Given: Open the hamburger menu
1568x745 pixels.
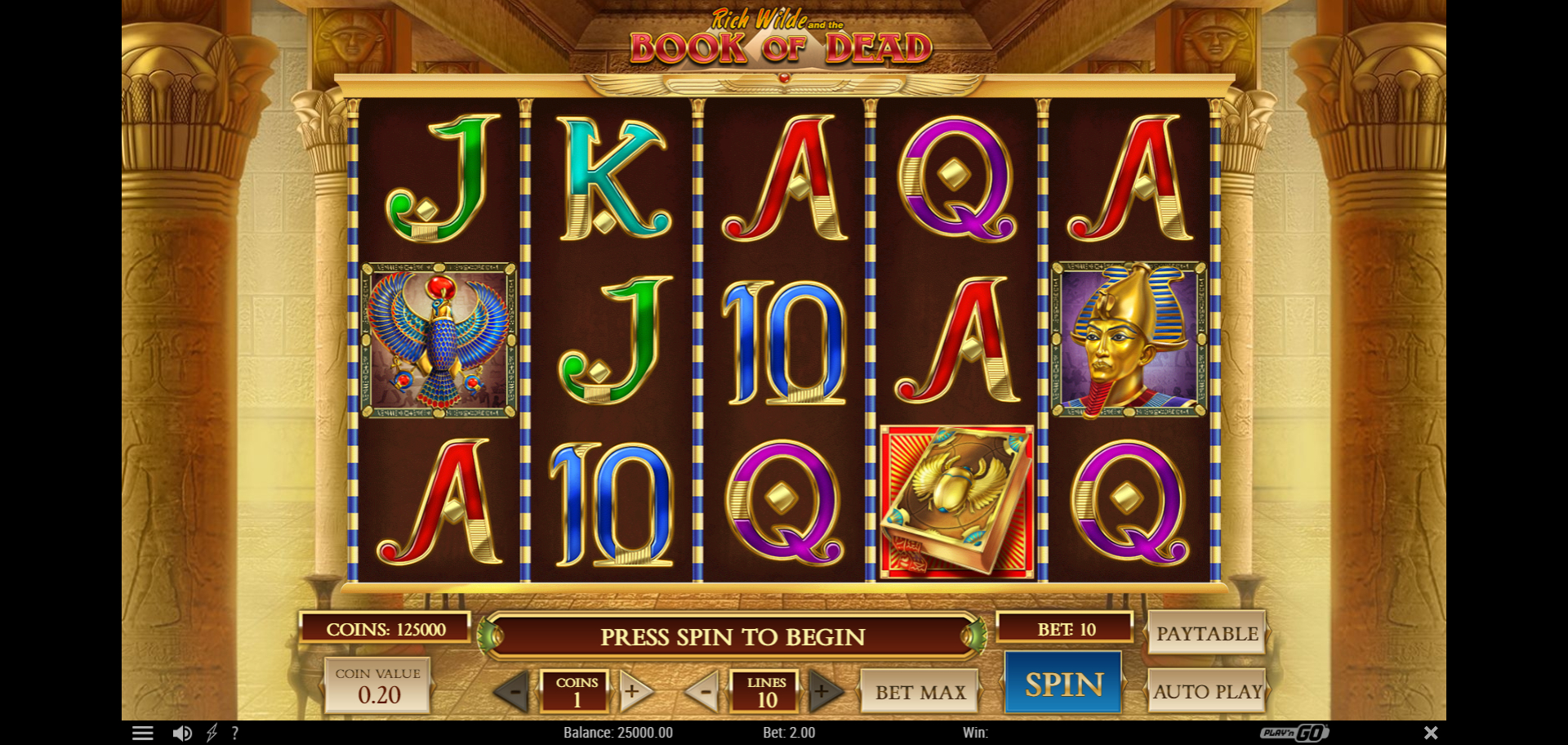Looking at the screenshot, I should 143,733.
